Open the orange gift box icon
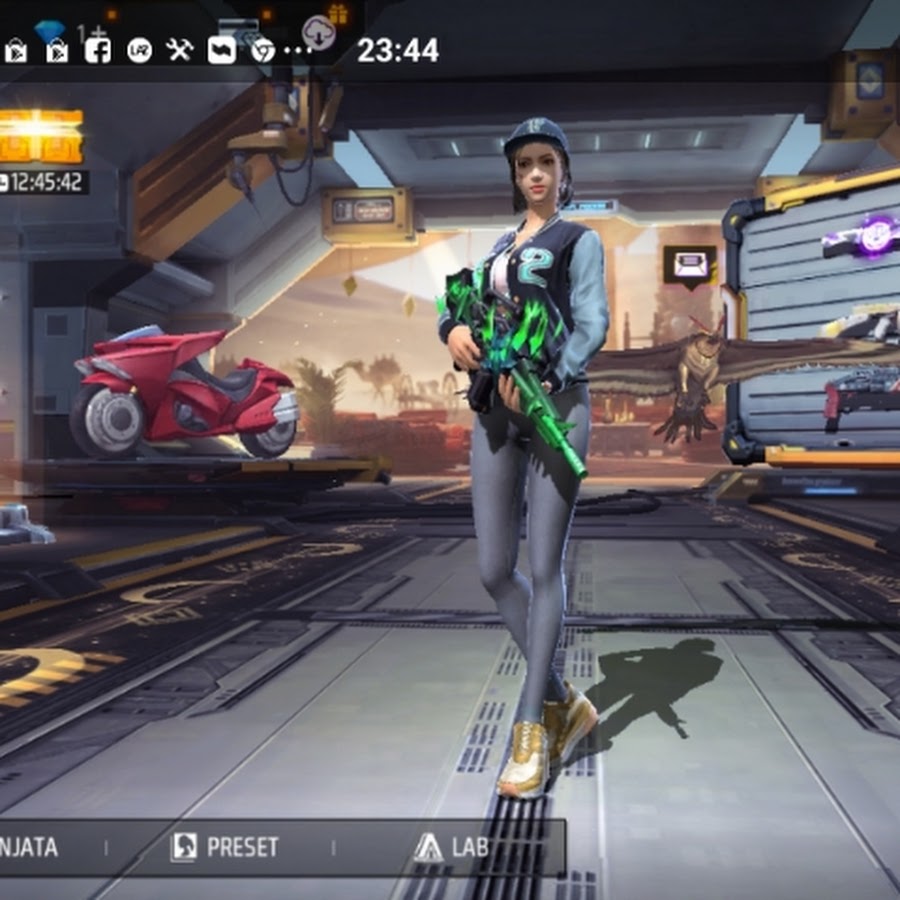Image resolution: width=900 pixels, height=900 pixels. point(337,13)
